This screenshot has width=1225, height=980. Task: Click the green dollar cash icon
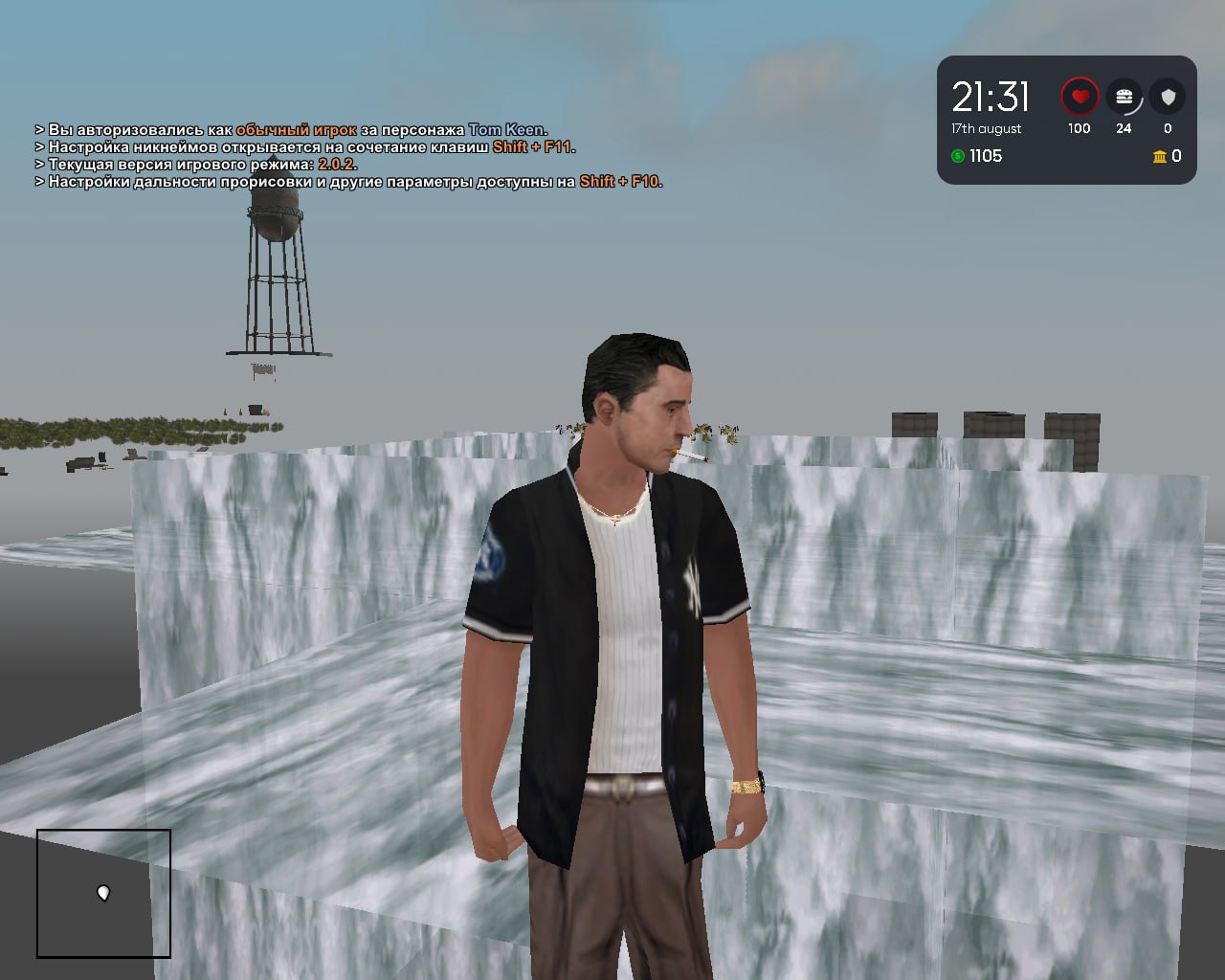[958, 156]
